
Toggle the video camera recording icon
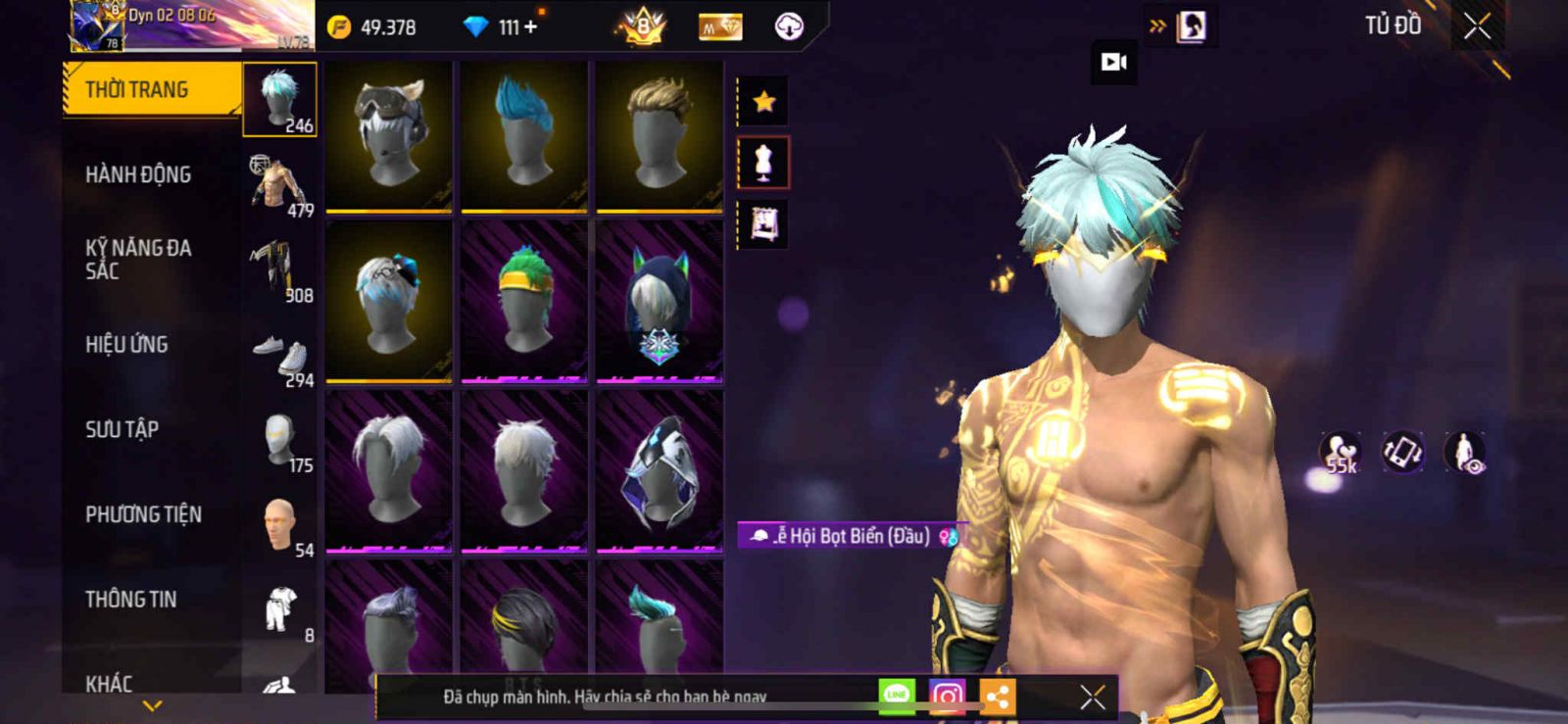coord(1114,63)
